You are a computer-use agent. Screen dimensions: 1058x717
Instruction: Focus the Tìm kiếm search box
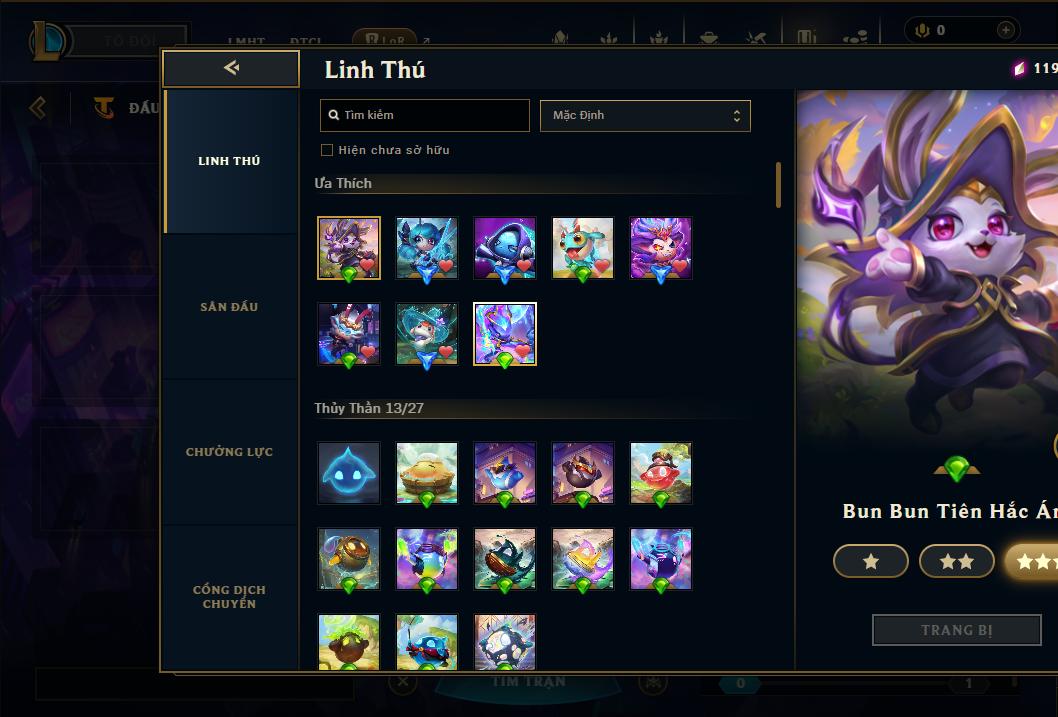(425, 115)
